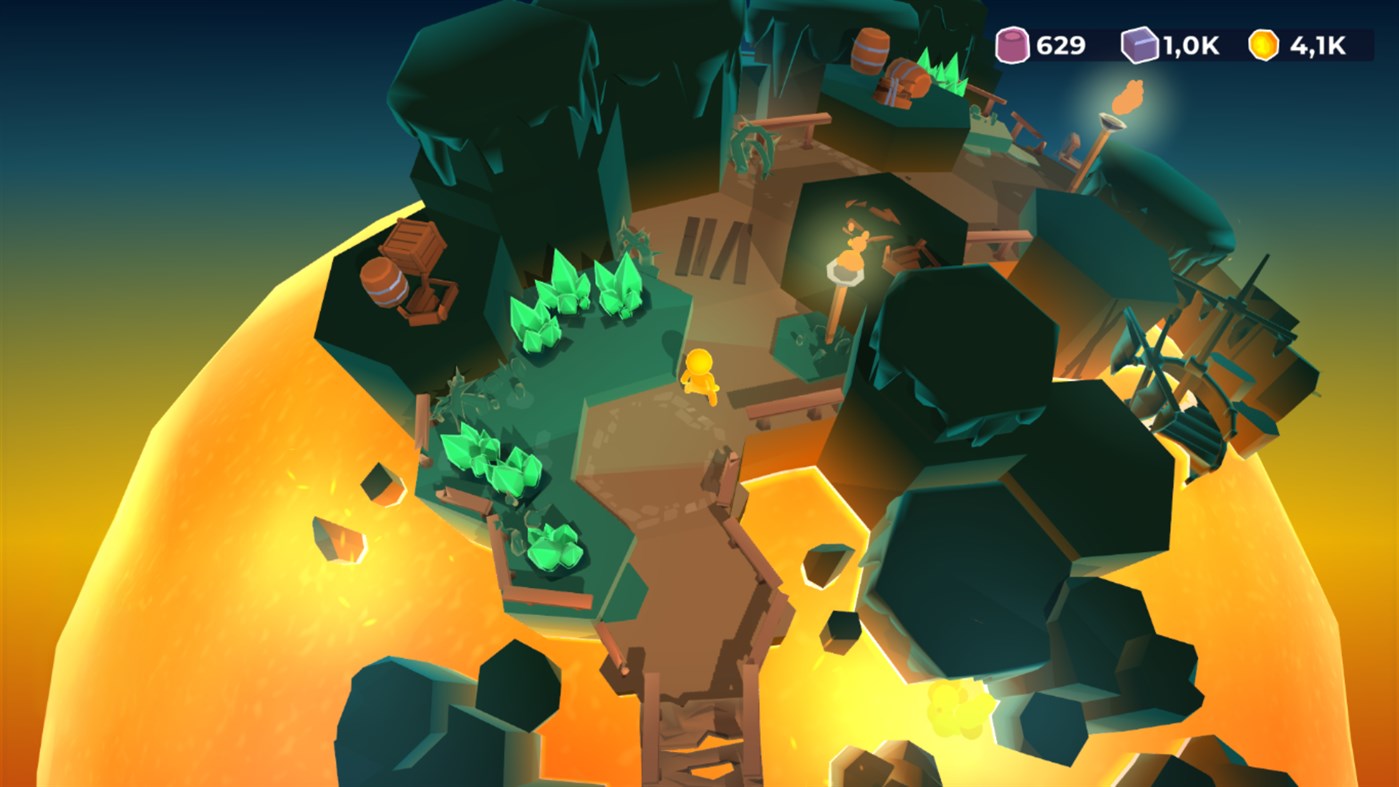
Task: Select the yellow character standing on the path
Action: coord(700,375)
